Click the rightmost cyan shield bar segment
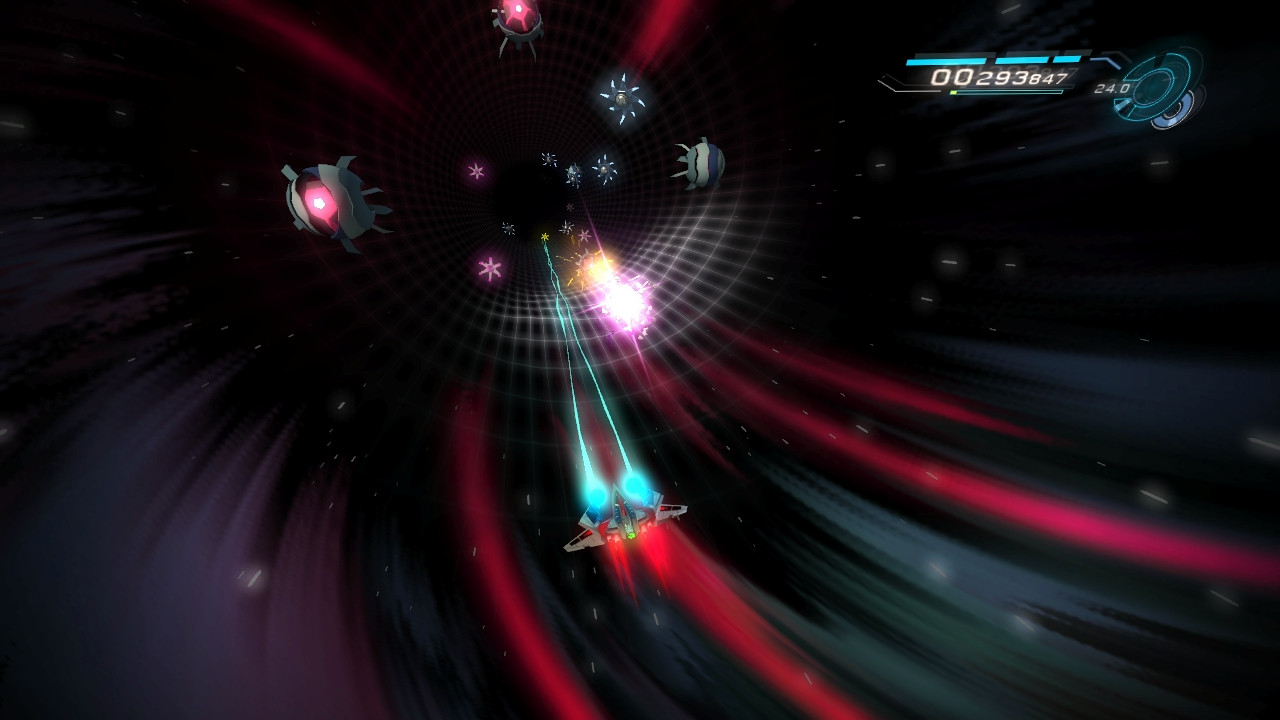1280x720 pixels. pos(1068,58)
